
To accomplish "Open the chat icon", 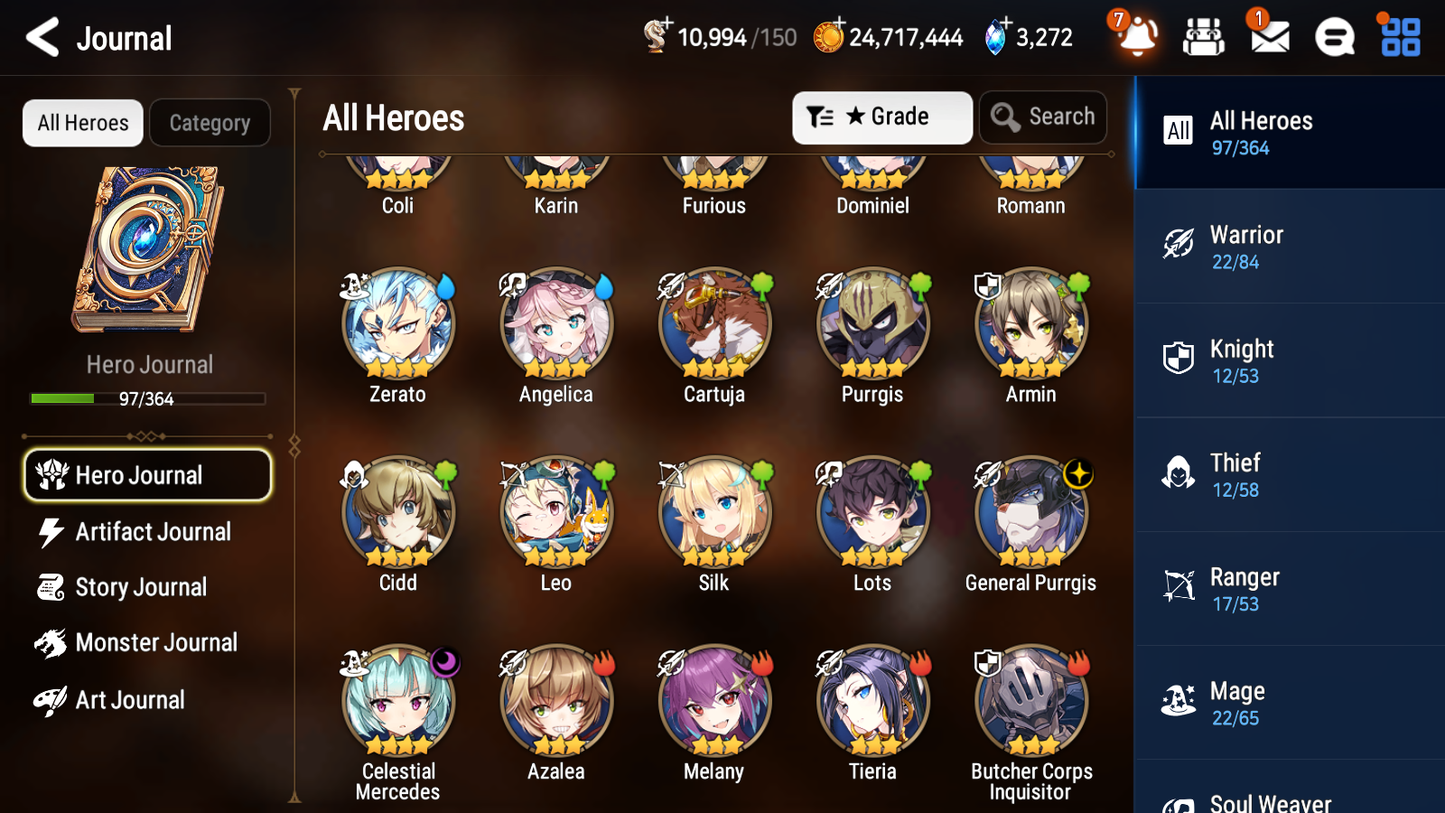I will [1334, 37].
